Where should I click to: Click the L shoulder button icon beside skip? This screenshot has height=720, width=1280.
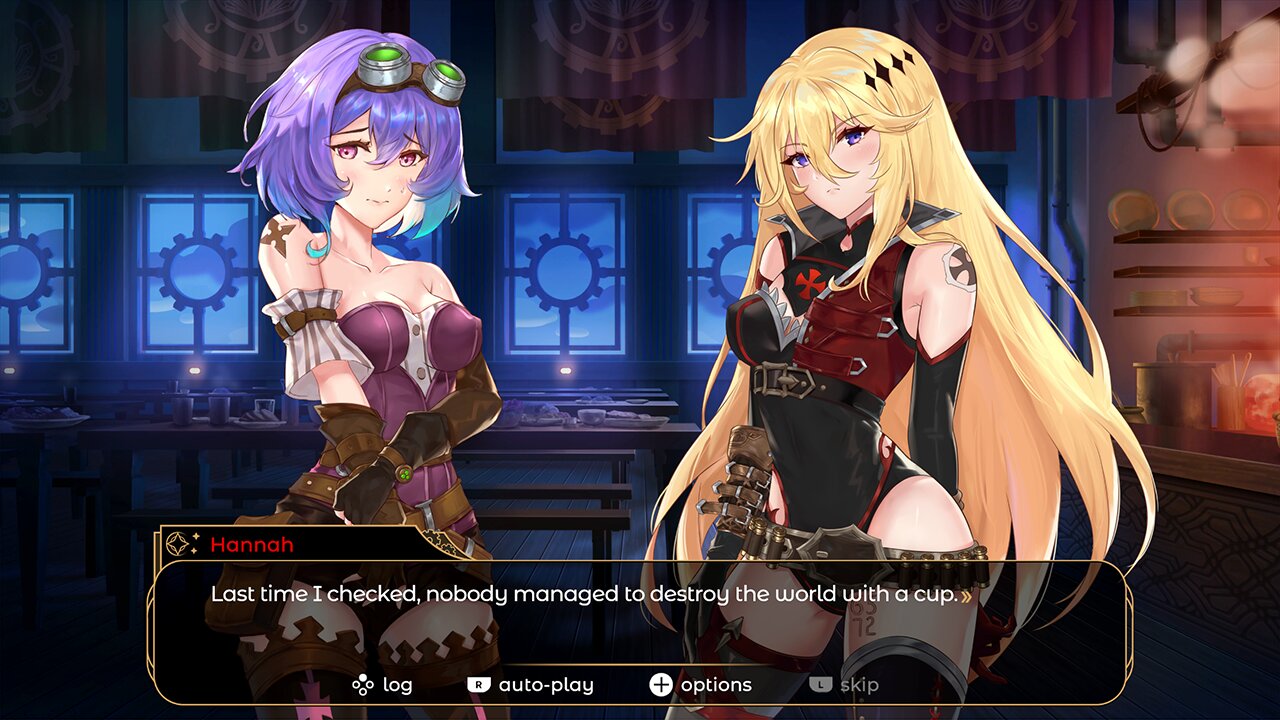(818, 685)
